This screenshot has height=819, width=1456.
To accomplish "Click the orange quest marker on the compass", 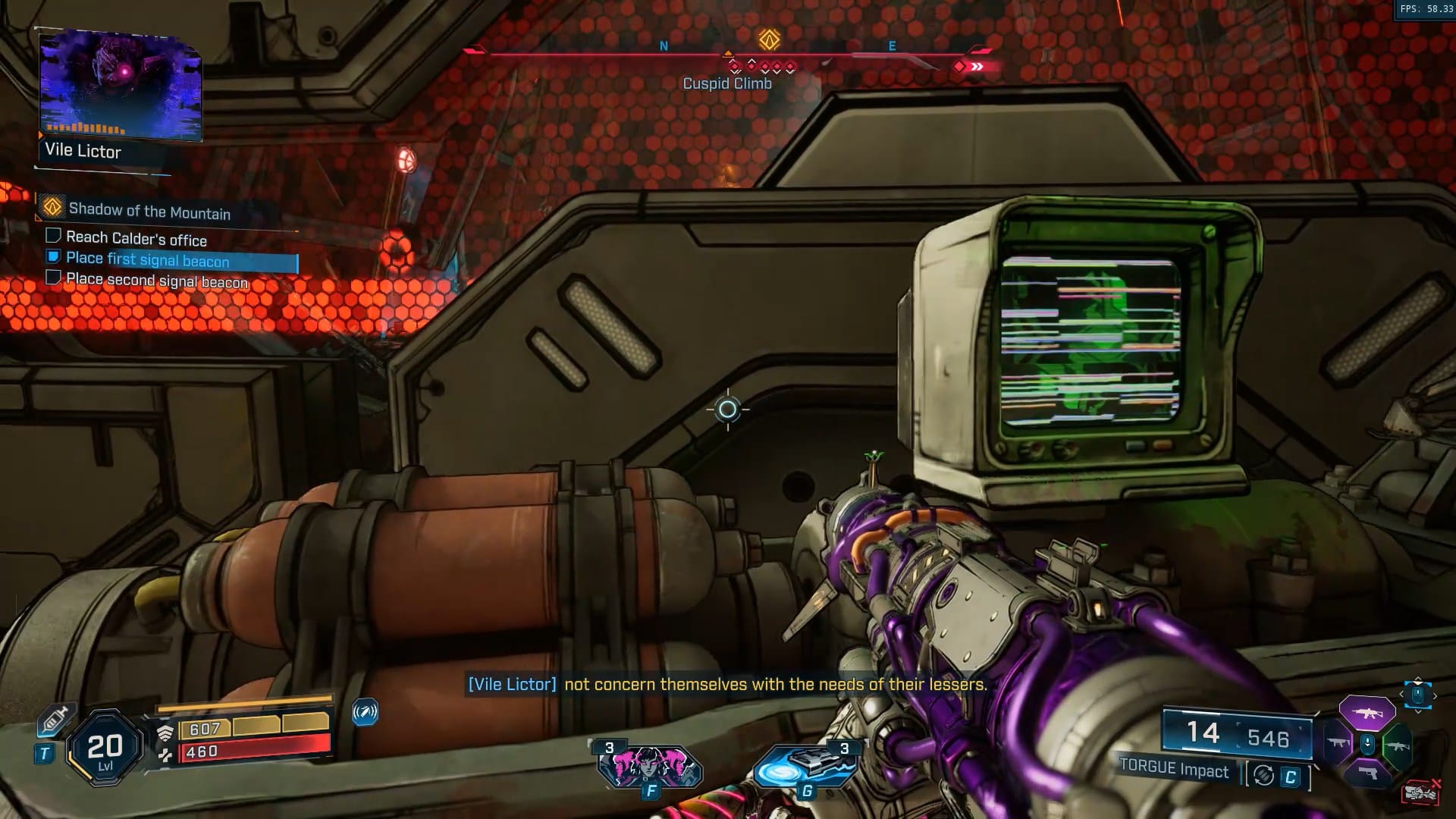I will pos(769,39).
